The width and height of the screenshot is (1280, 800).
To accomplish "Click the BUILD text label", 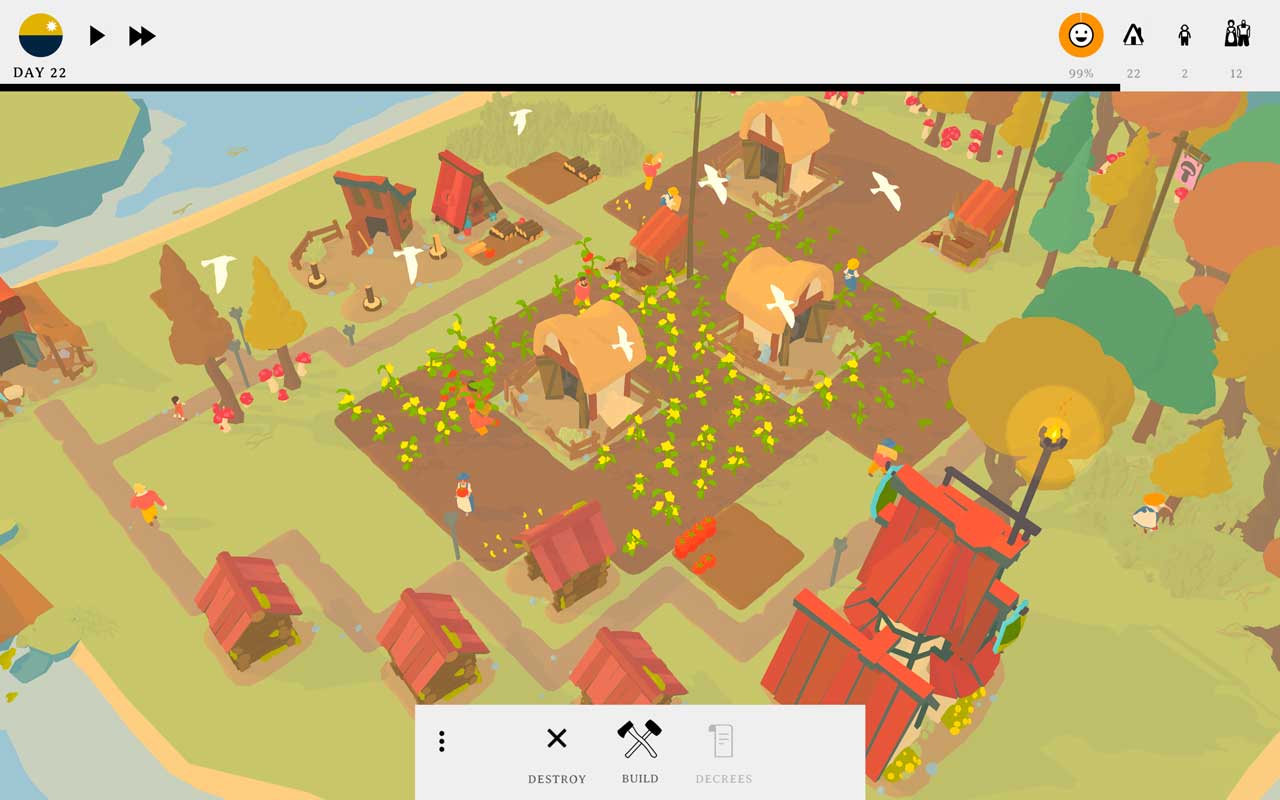I will pos(639,779).
